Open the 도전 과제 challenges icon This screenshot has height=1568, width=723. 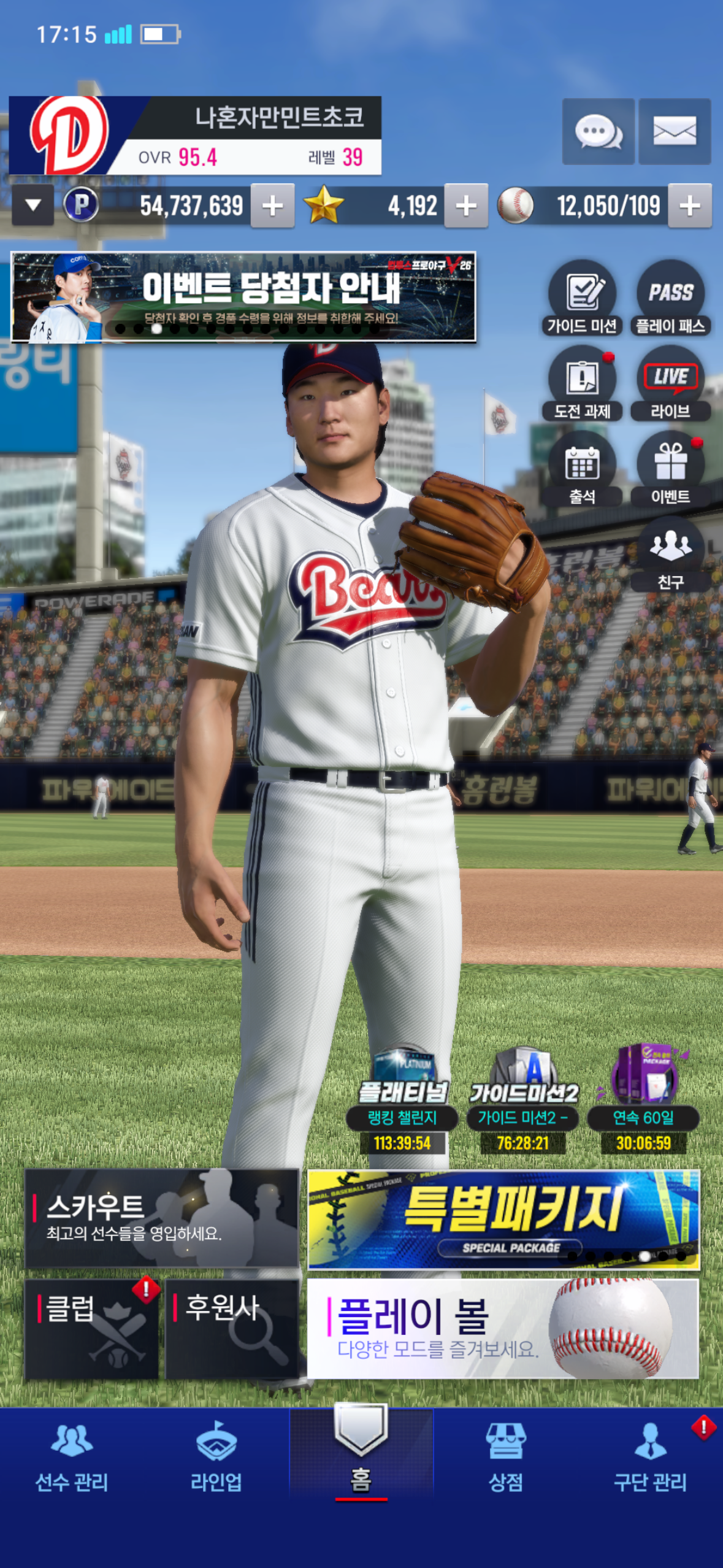(582, 384)
